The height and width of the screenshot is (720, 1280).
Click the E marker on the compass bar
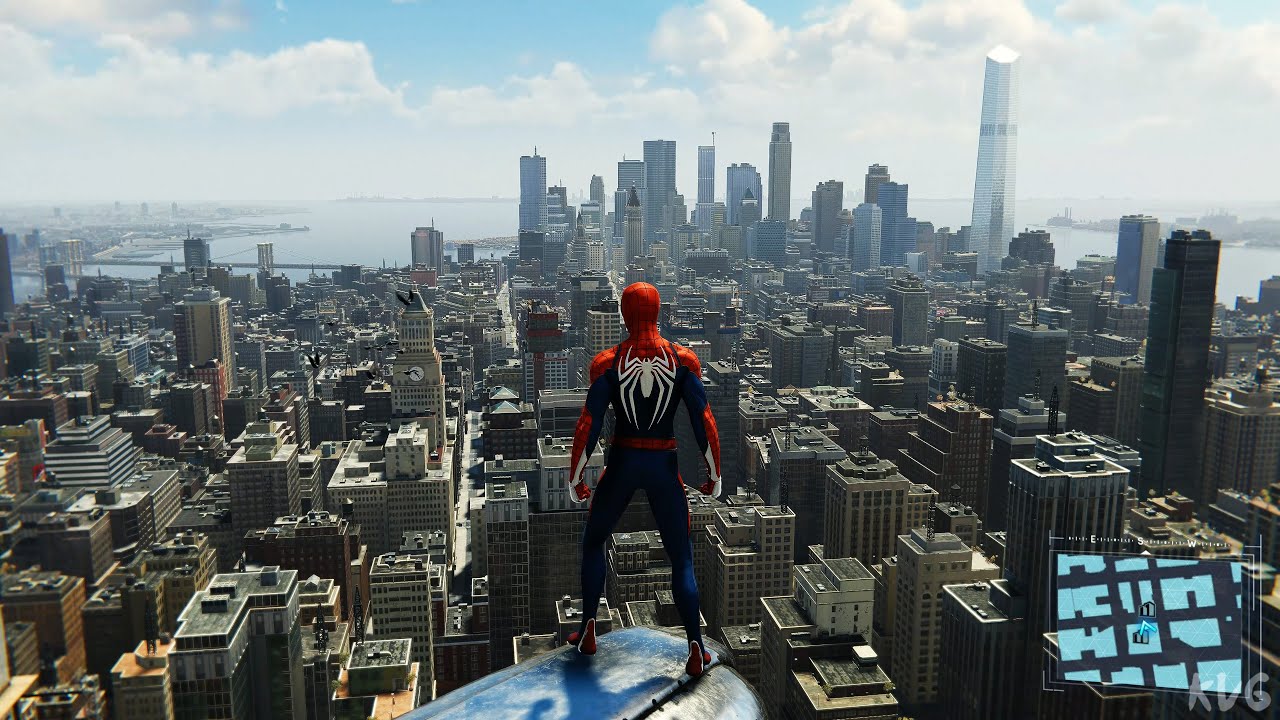(1092, 538)
